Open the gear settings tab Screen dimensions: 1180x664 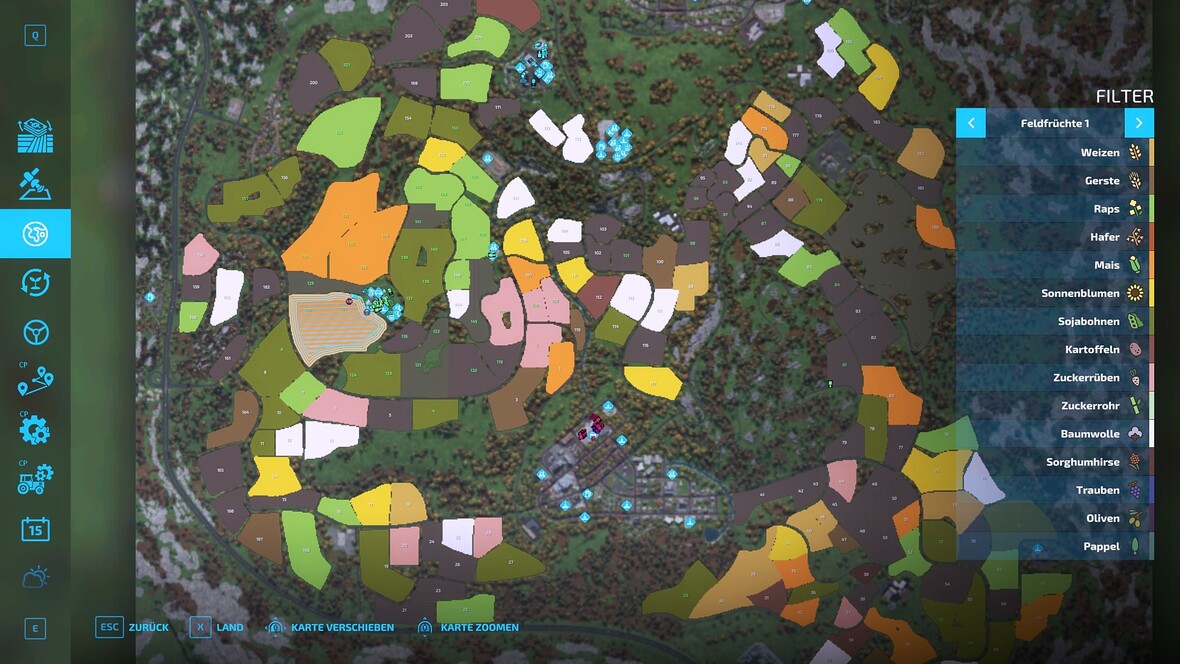pos(35,430)
